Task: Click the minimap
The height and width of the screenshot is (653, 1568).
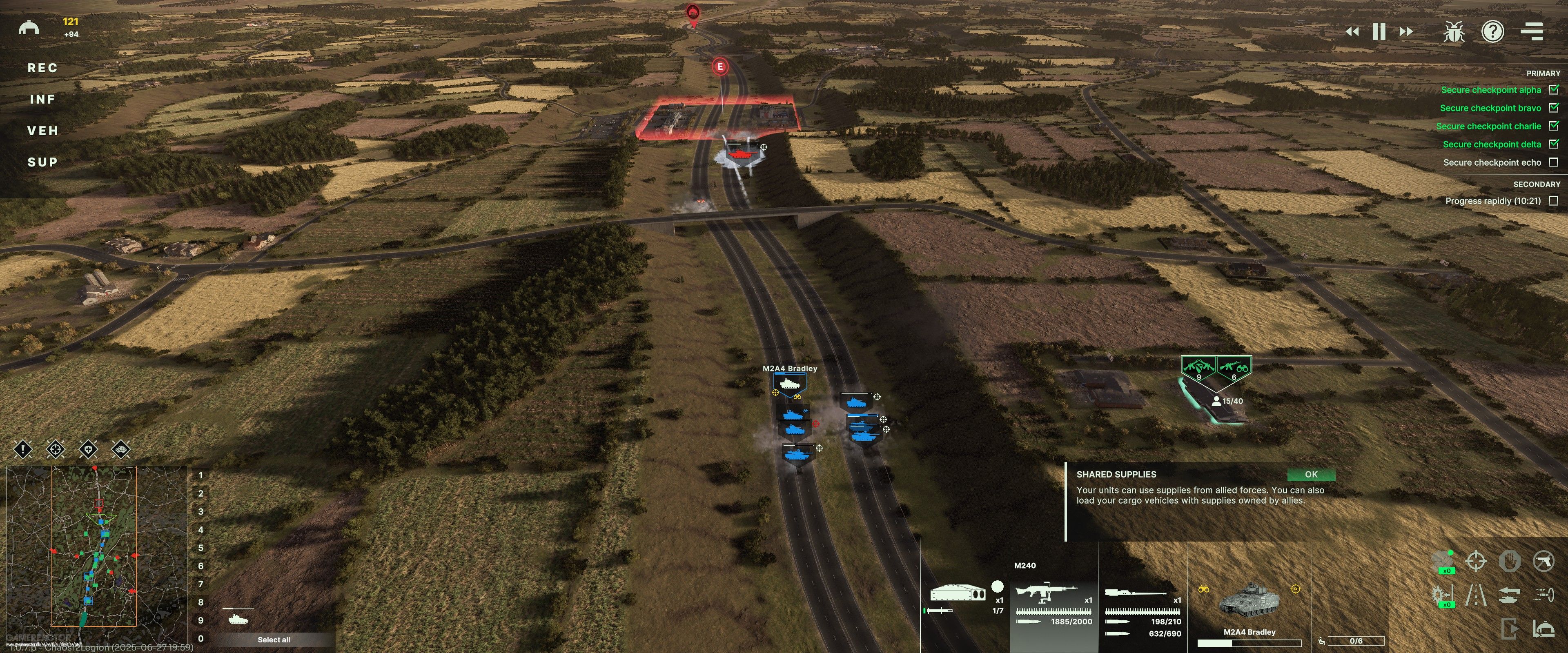Action: click(96, 546)
